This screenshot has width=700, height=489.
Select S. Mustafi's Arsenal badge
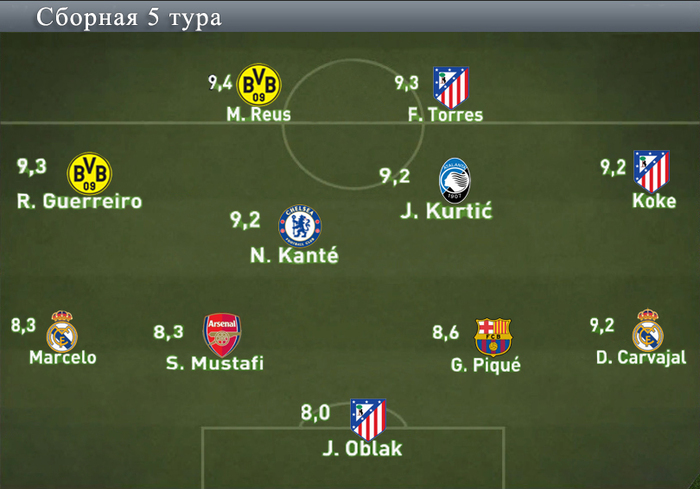[x=222, y=335]
